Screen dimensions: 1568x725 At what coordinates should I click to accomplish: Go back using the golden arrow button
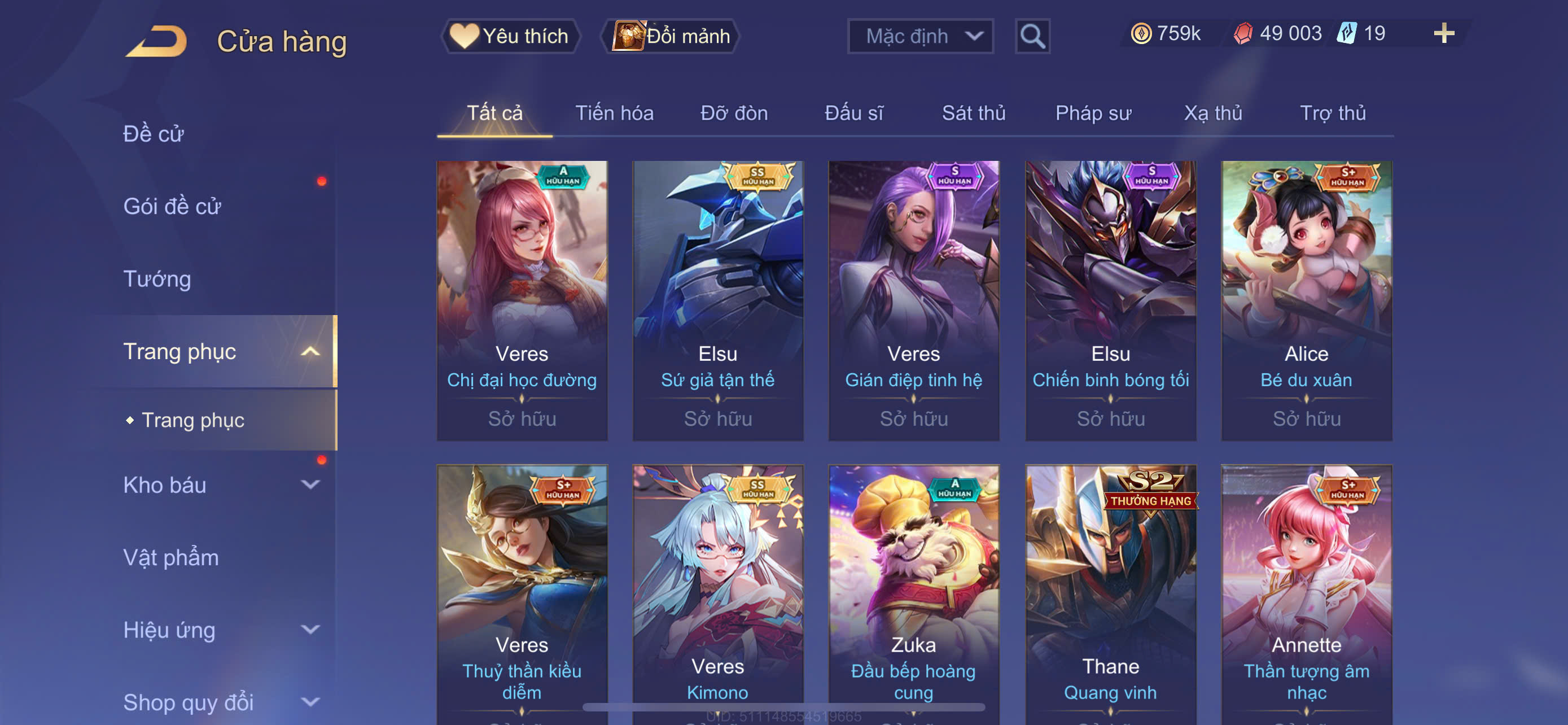click(x=156, y=41)
